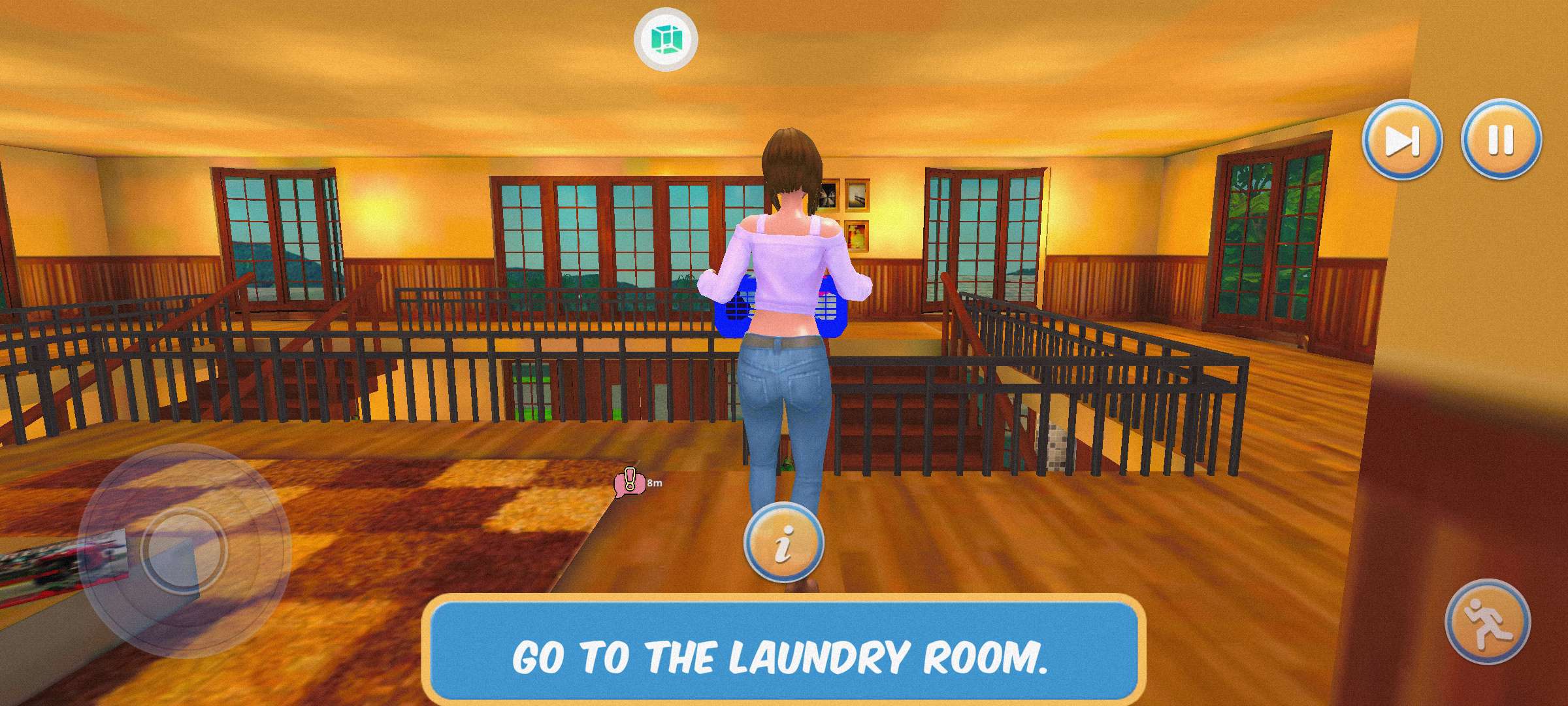Open the orange info button
The image size is (1568, 706).
point(783,542)
